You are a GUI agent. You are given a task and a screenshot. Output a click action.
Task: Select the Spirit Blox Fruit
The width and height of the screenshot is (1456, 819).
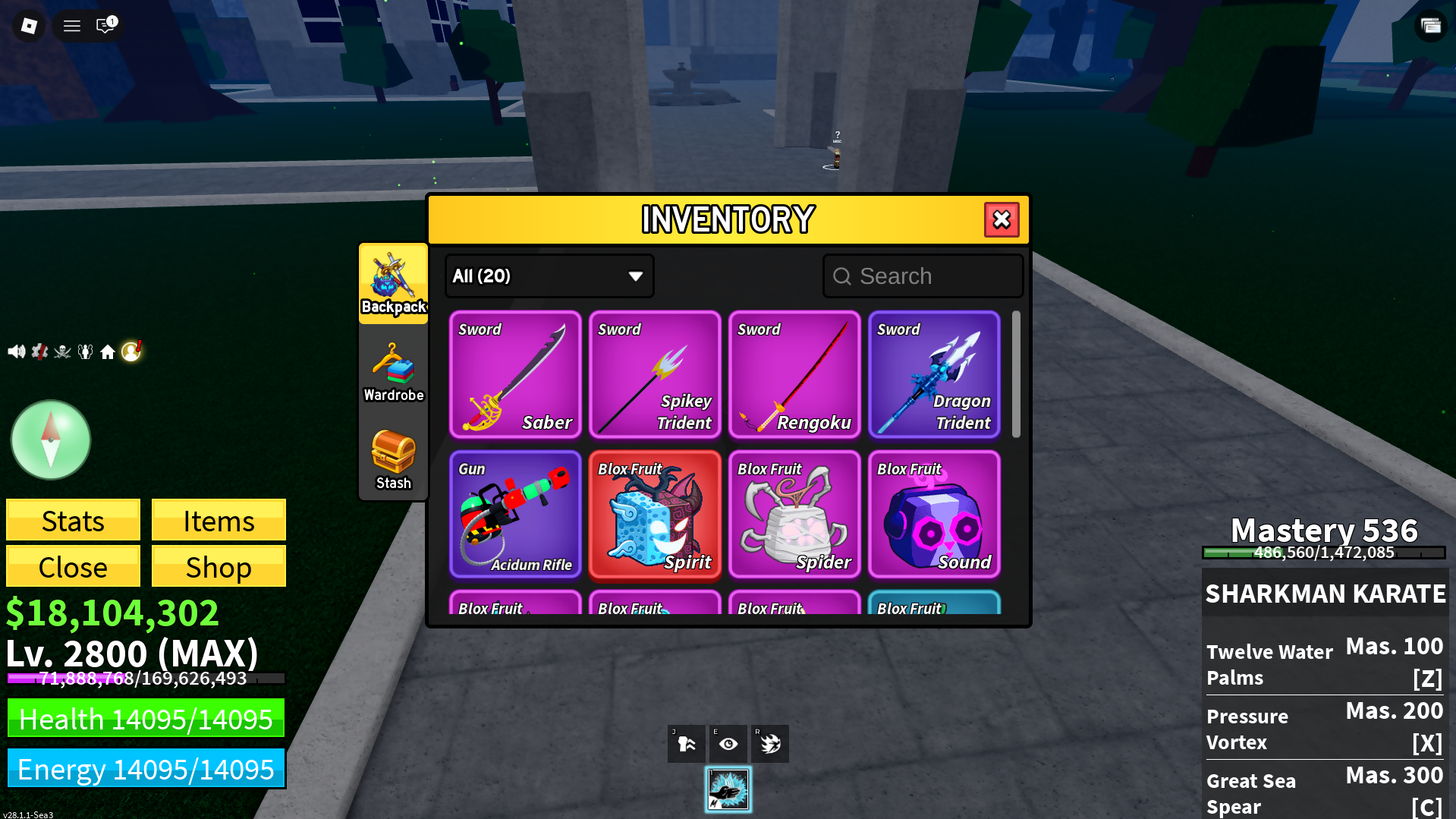[x=655, y=515]
